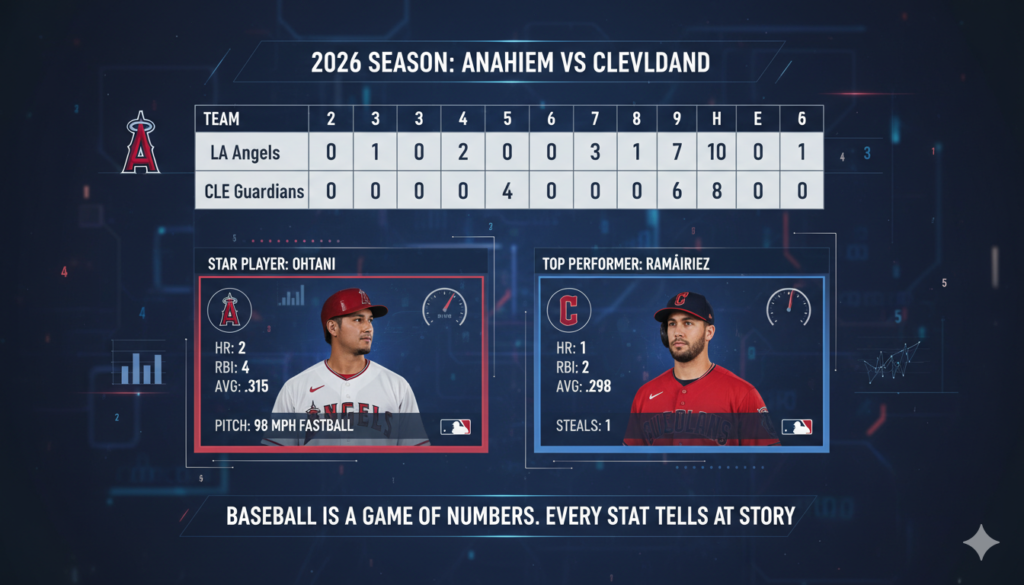Click the circular Angels logo in Ohtani's card
Screen dimensions: 1024x585
click(x=229, y=310)
